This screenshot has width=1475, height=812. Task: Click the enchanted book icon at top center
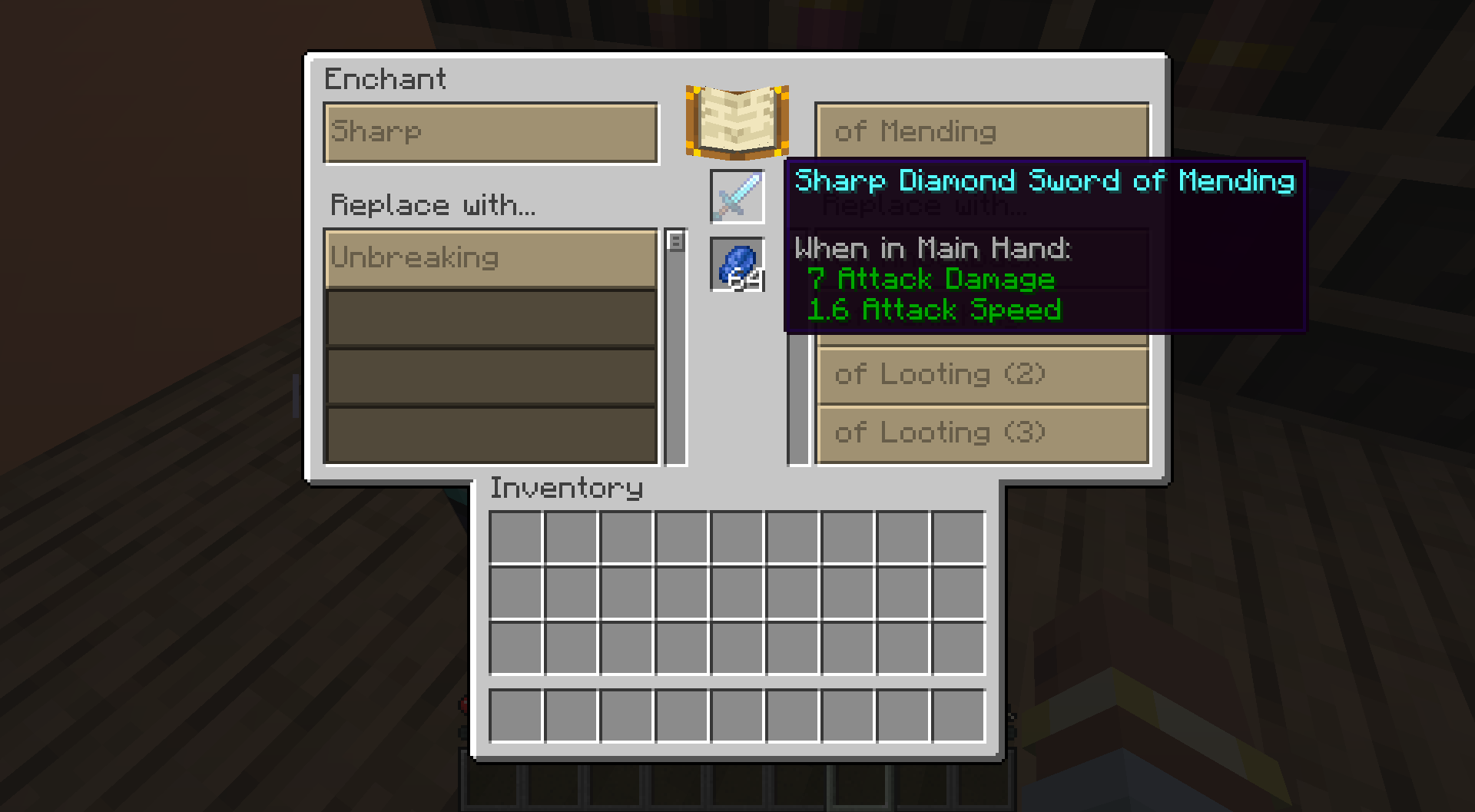click(736, 121)
